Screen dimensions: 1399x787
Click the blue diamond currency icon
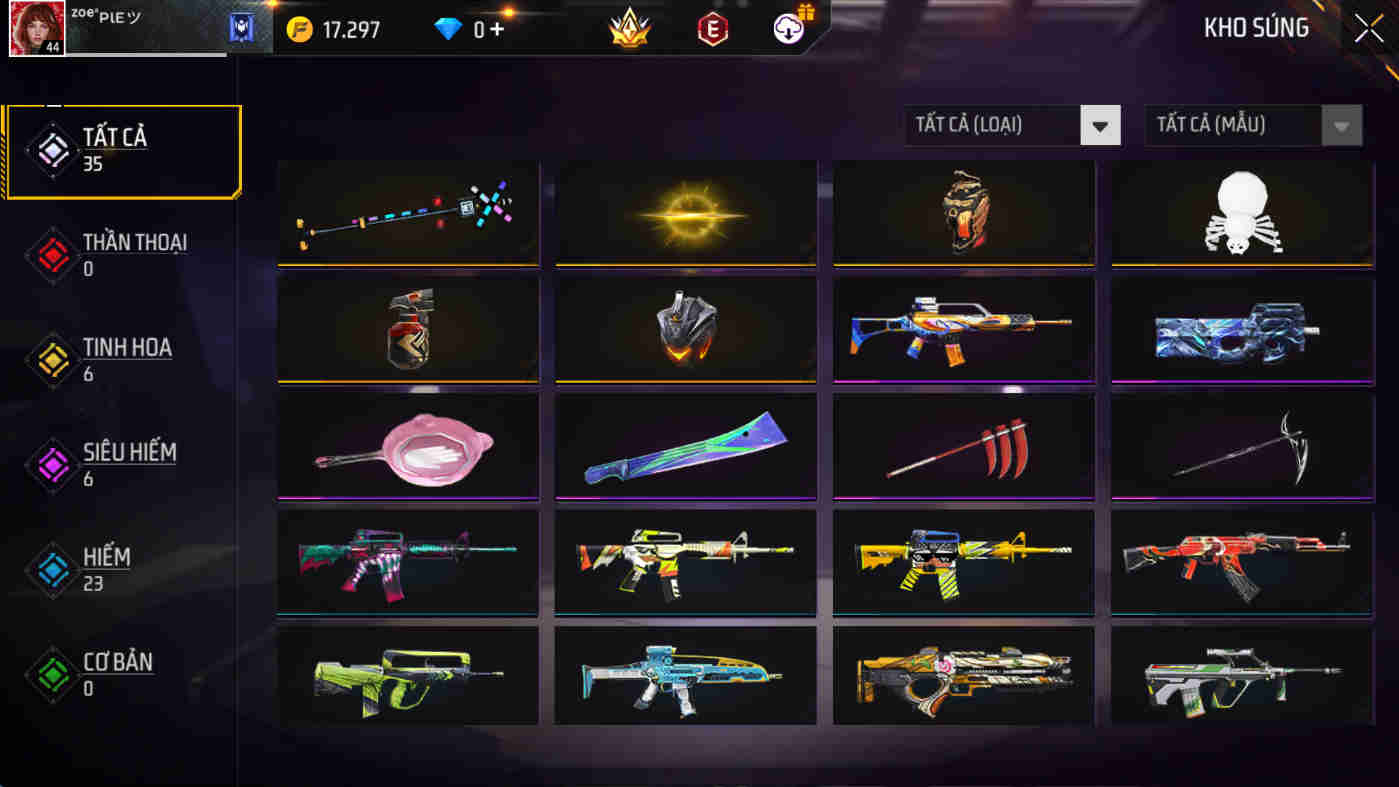(448, 29)
